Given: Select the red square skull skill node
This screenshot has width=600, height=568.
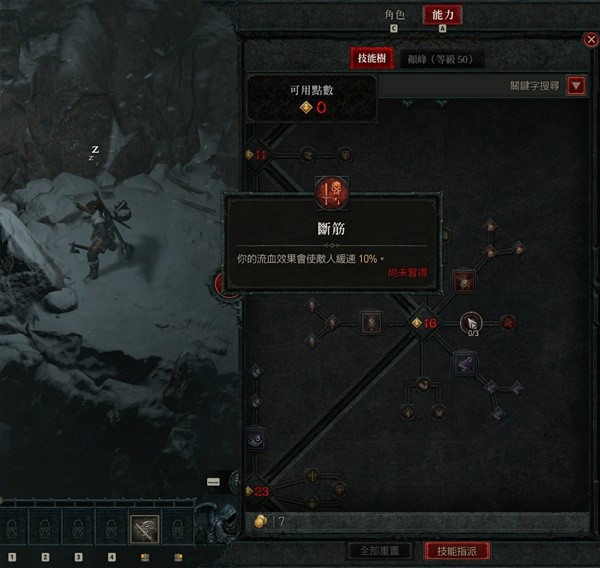Looking at the screenshot, I should pyautogui.click(x=465, y=282).
